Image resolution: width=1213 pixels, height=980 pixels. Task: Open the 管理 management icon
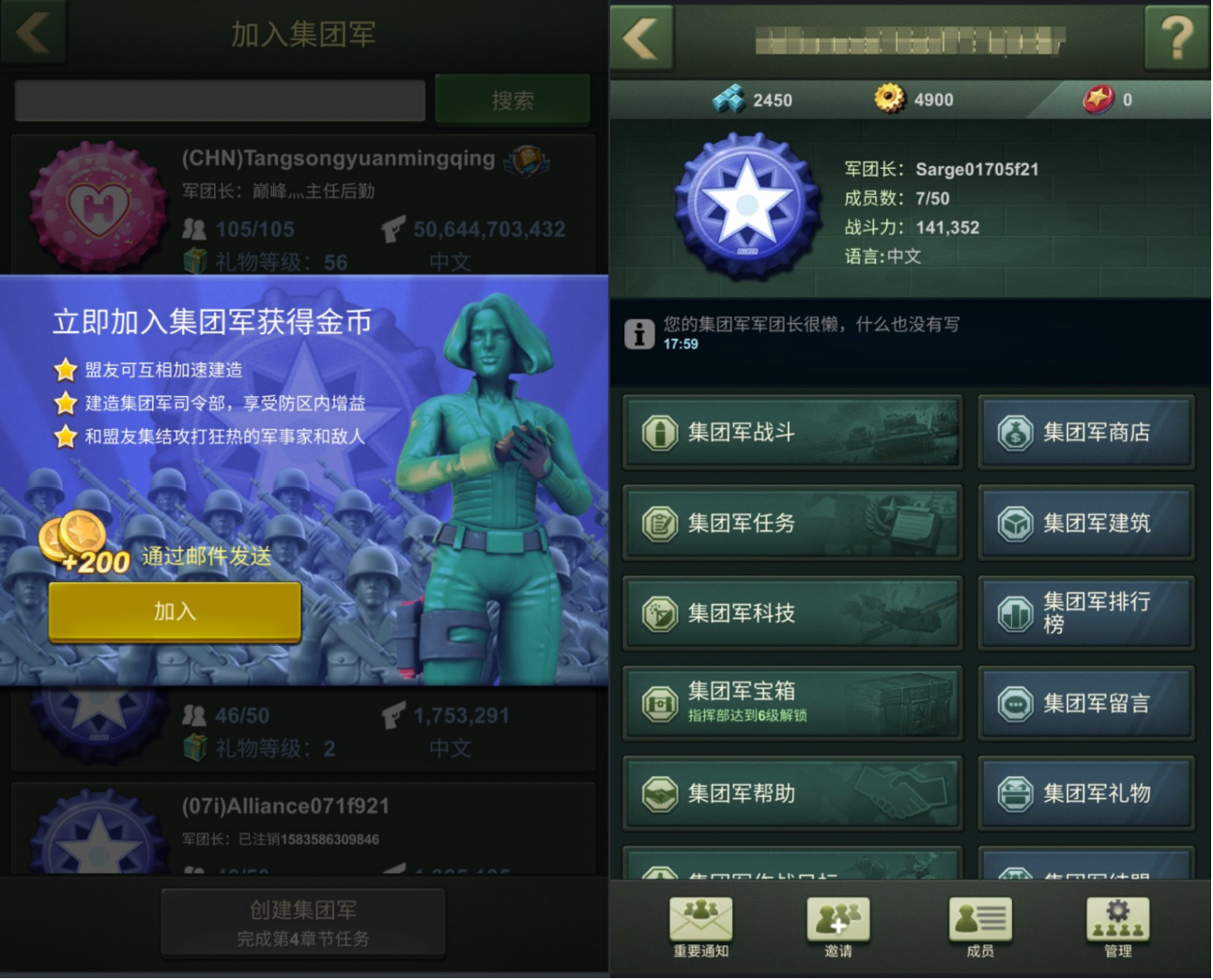pyautogui.click(x=1117, y=926)
